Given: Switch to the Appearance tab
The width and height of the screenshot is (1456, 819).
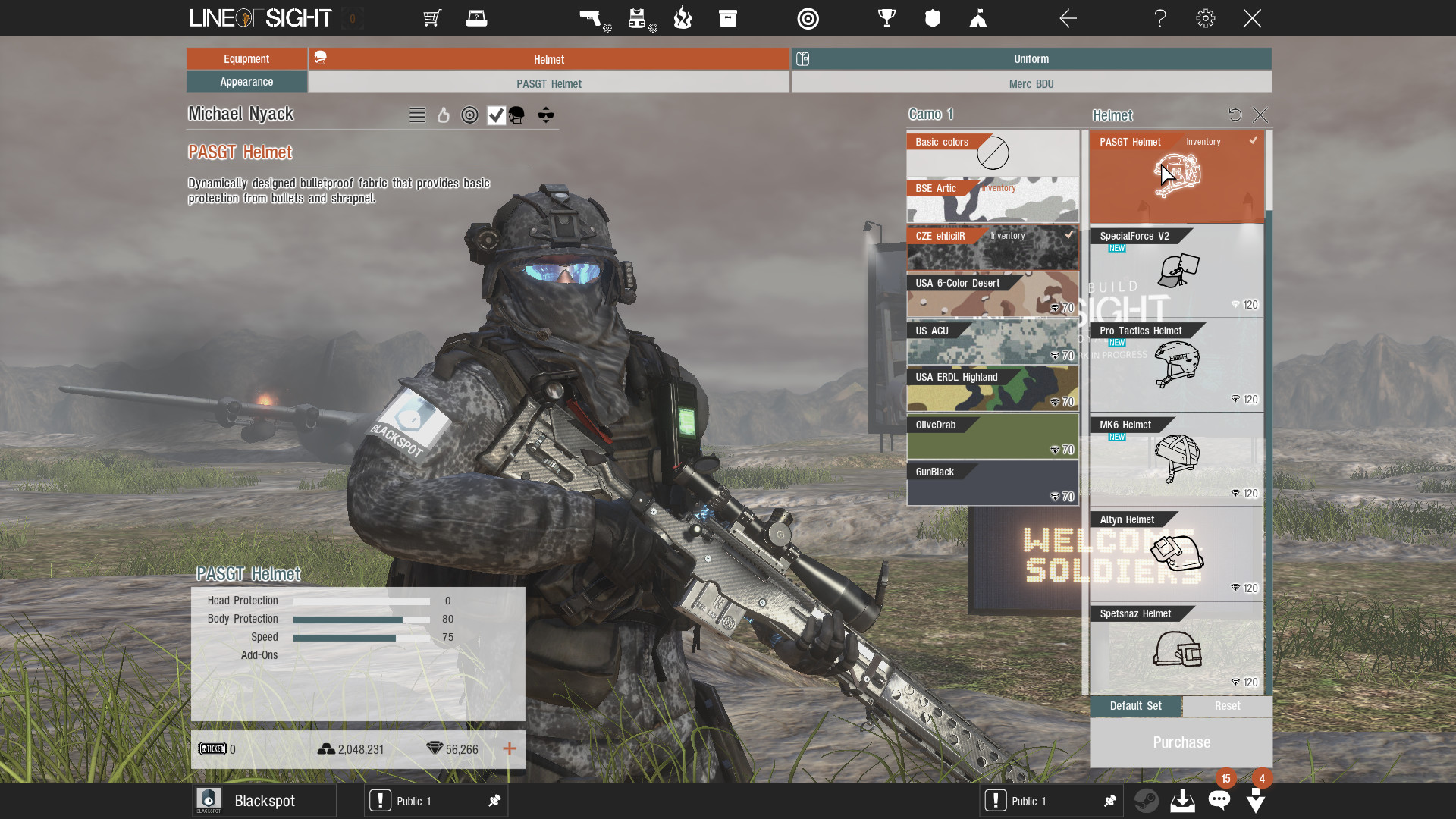Looking at the screenshot, I should (246, 81).
